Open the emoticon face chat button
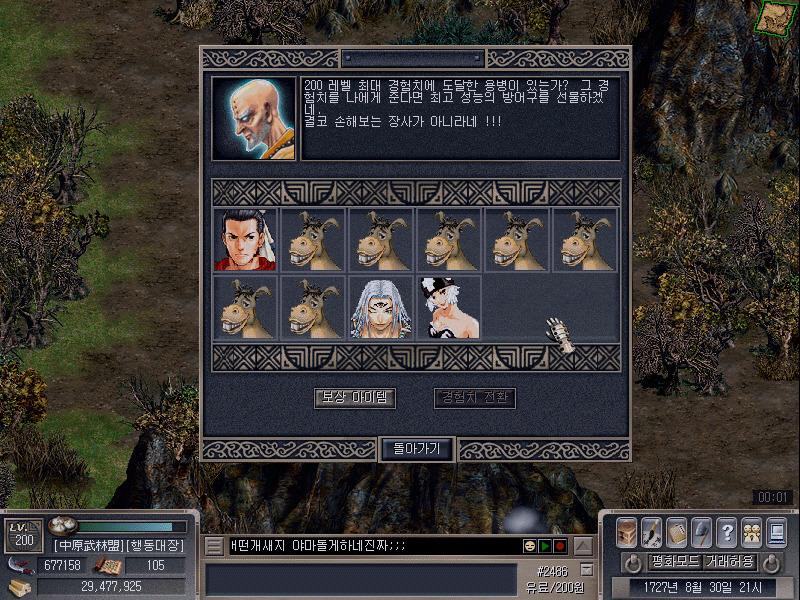 [x=529, y=546]
